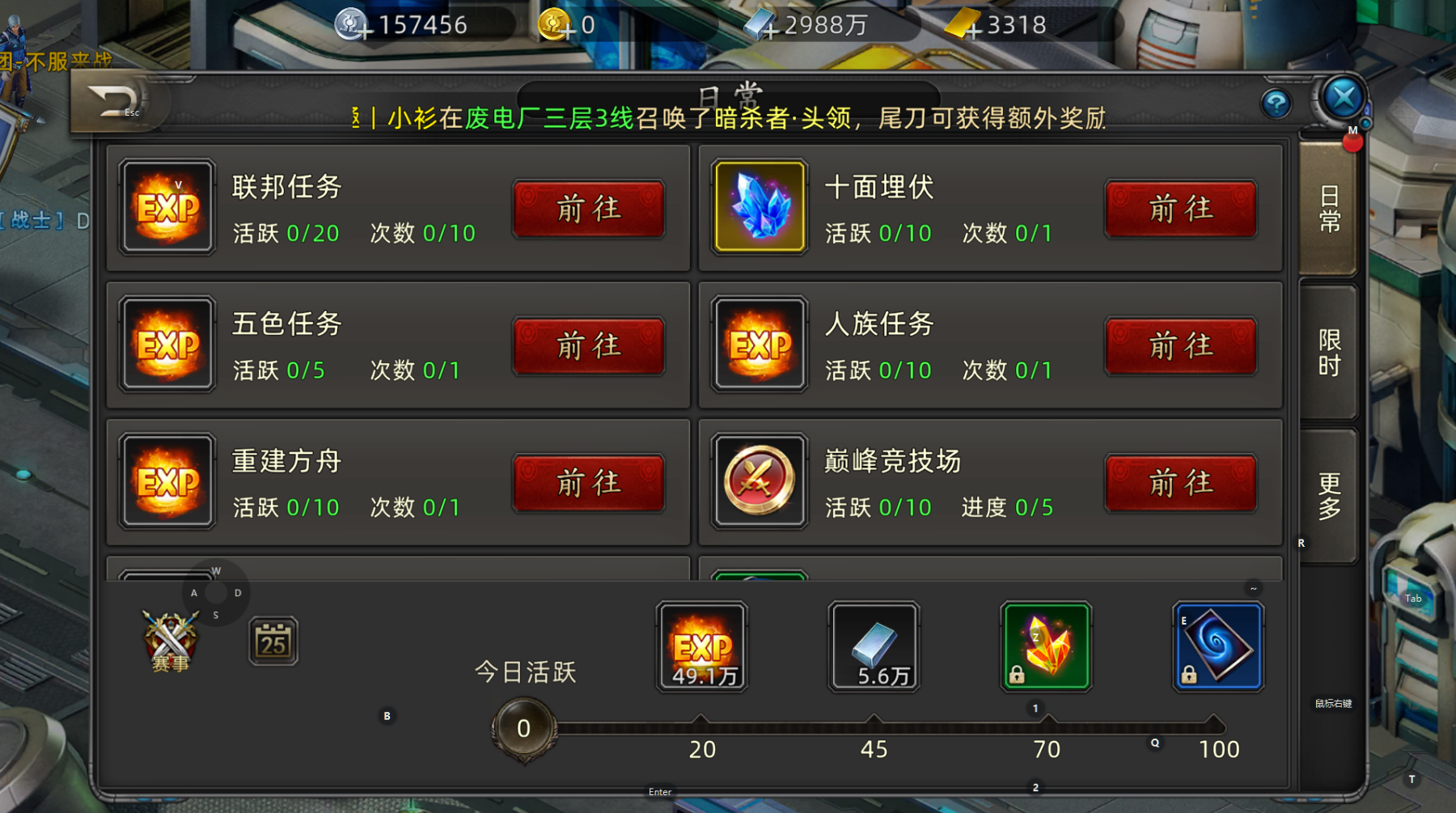Click 前往 for 巅峰竞技场
This screenshot has width=1456, height=813.
click(1180, 482)
